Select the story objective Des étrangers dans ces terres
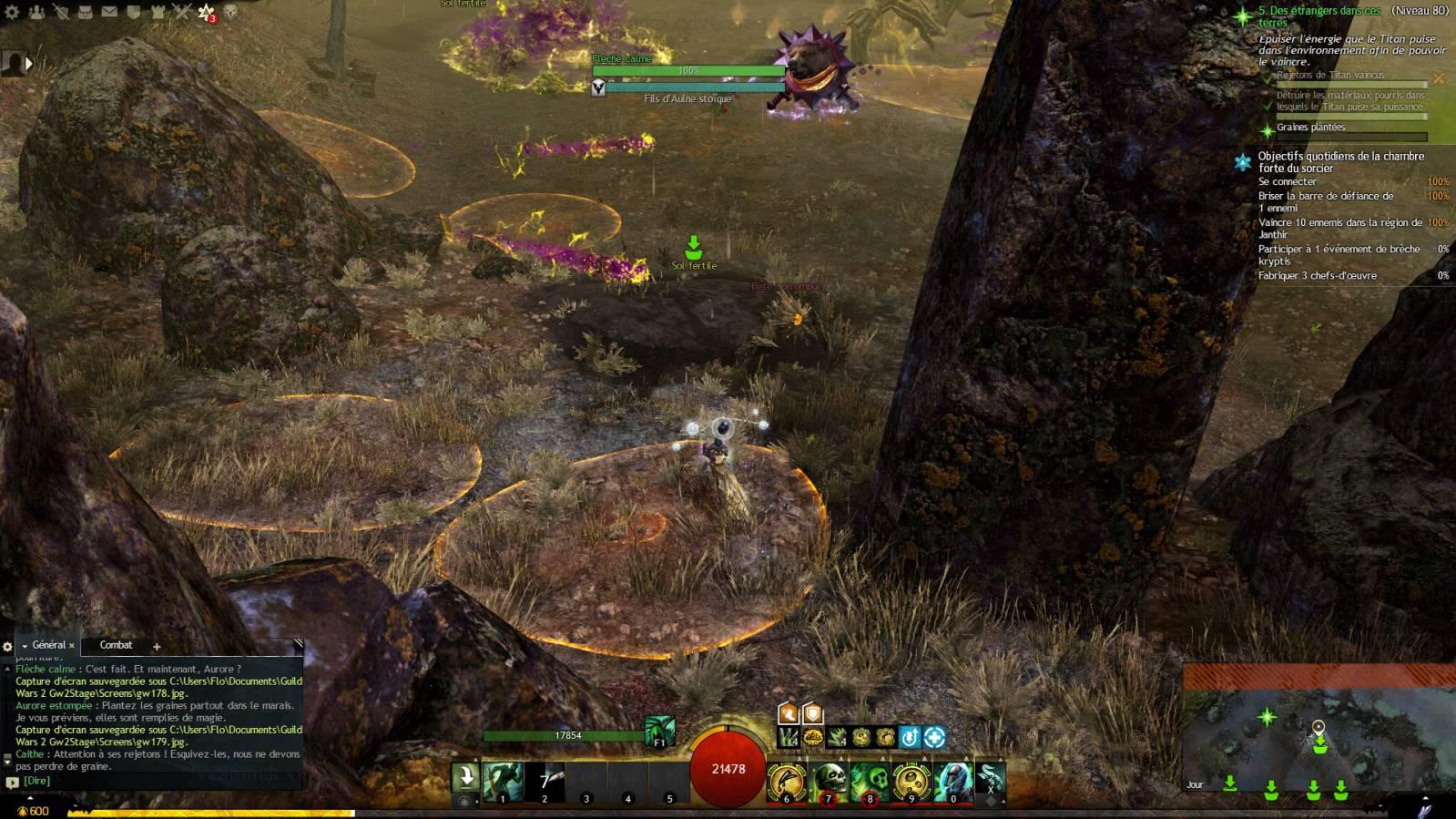Screen dimensions: 1456x819 tap(1319, 16)
